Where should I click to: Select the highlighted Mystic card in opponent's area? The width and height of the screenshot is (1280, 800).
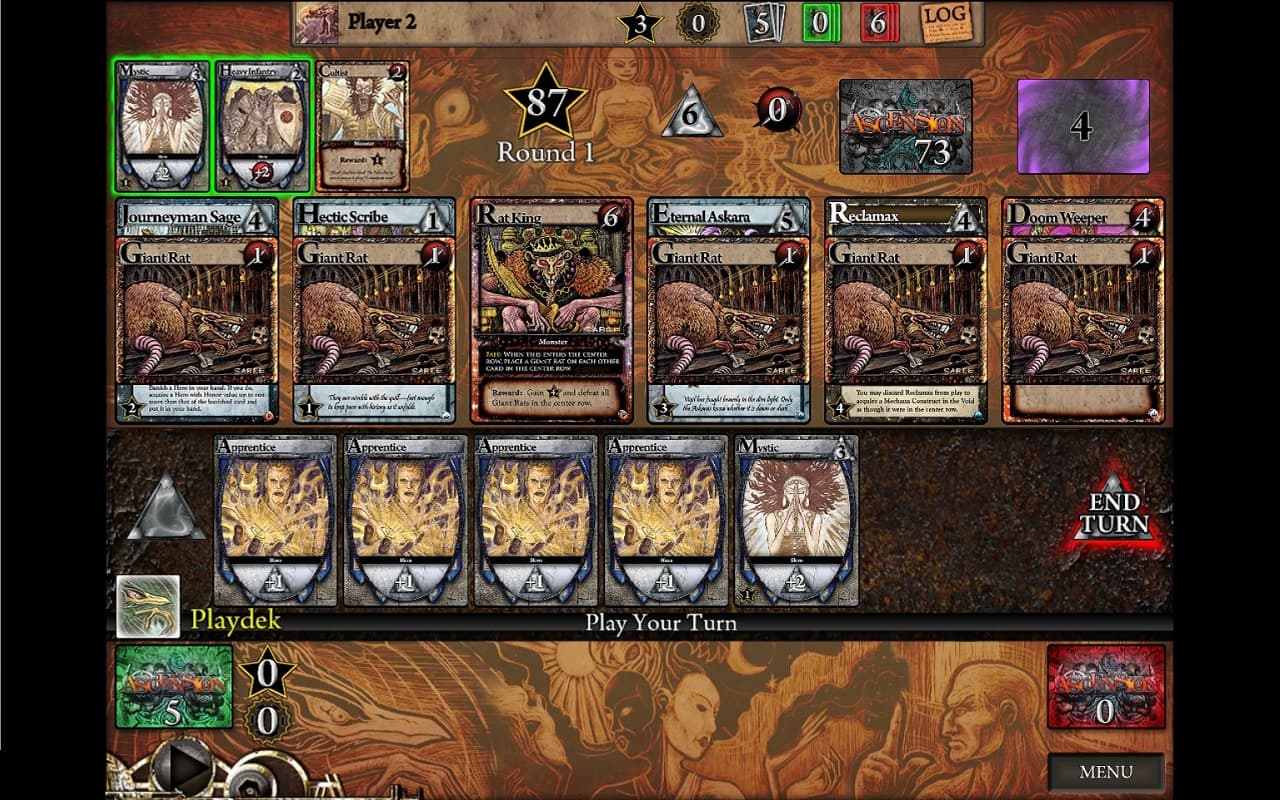coord(161,125)
